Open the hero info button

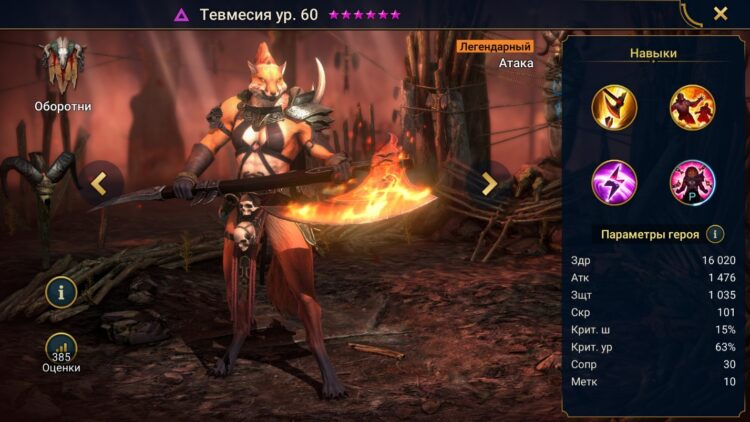(61, 292)
